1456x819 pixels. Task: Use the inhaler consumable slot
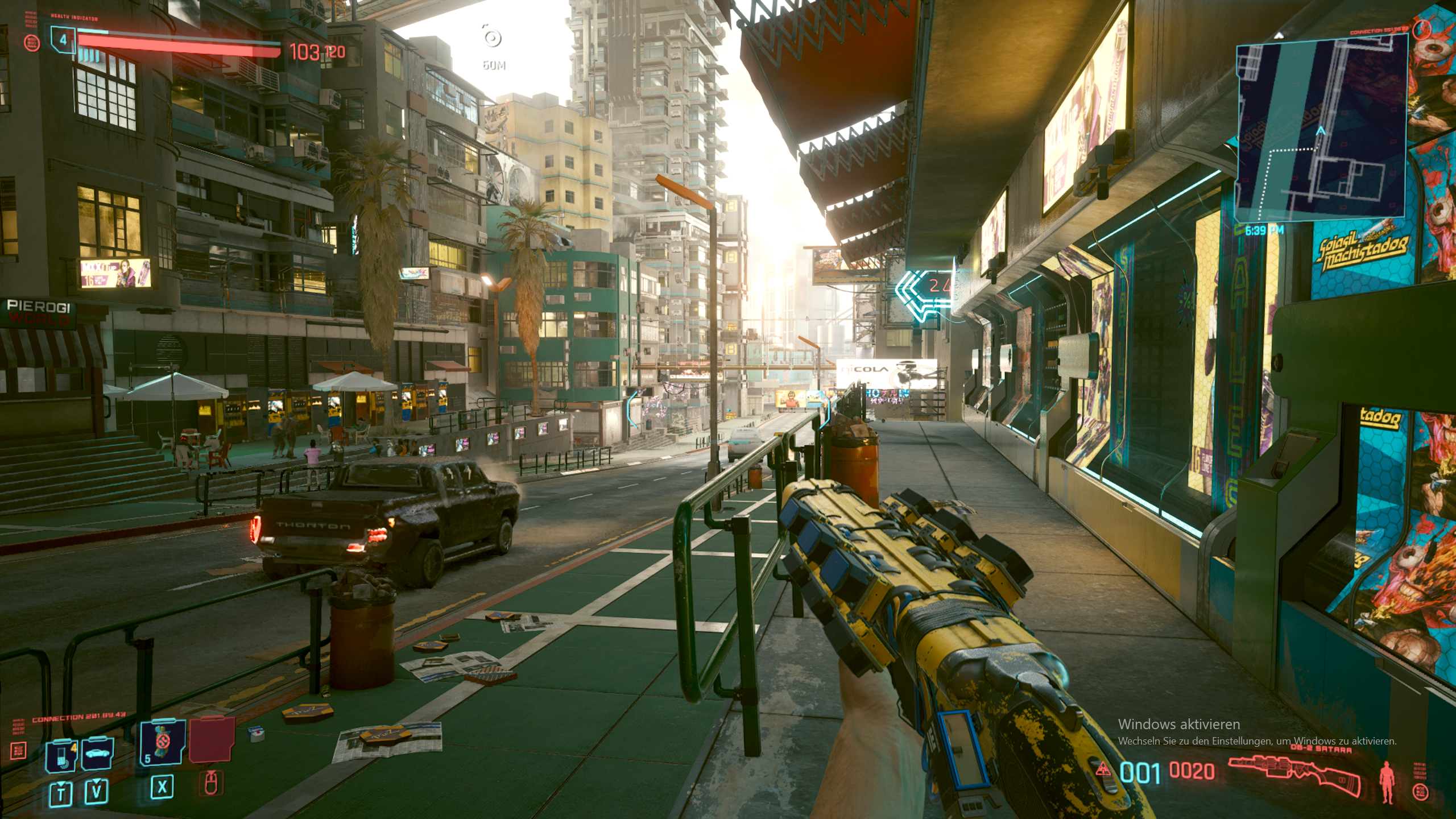coord(163,742)
